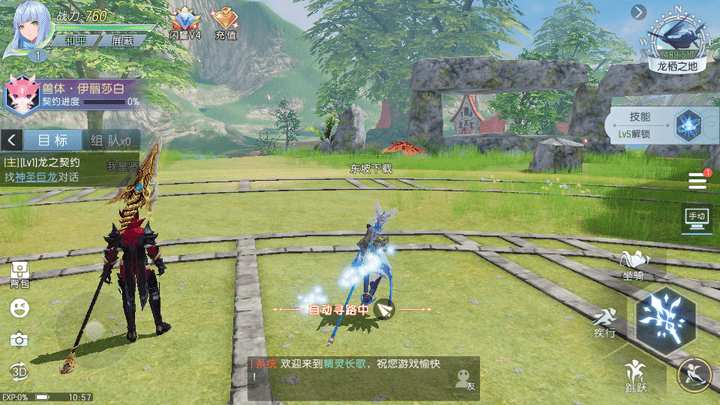Open the 充值 recharge shop
The image size is (720, 405).
225,23
